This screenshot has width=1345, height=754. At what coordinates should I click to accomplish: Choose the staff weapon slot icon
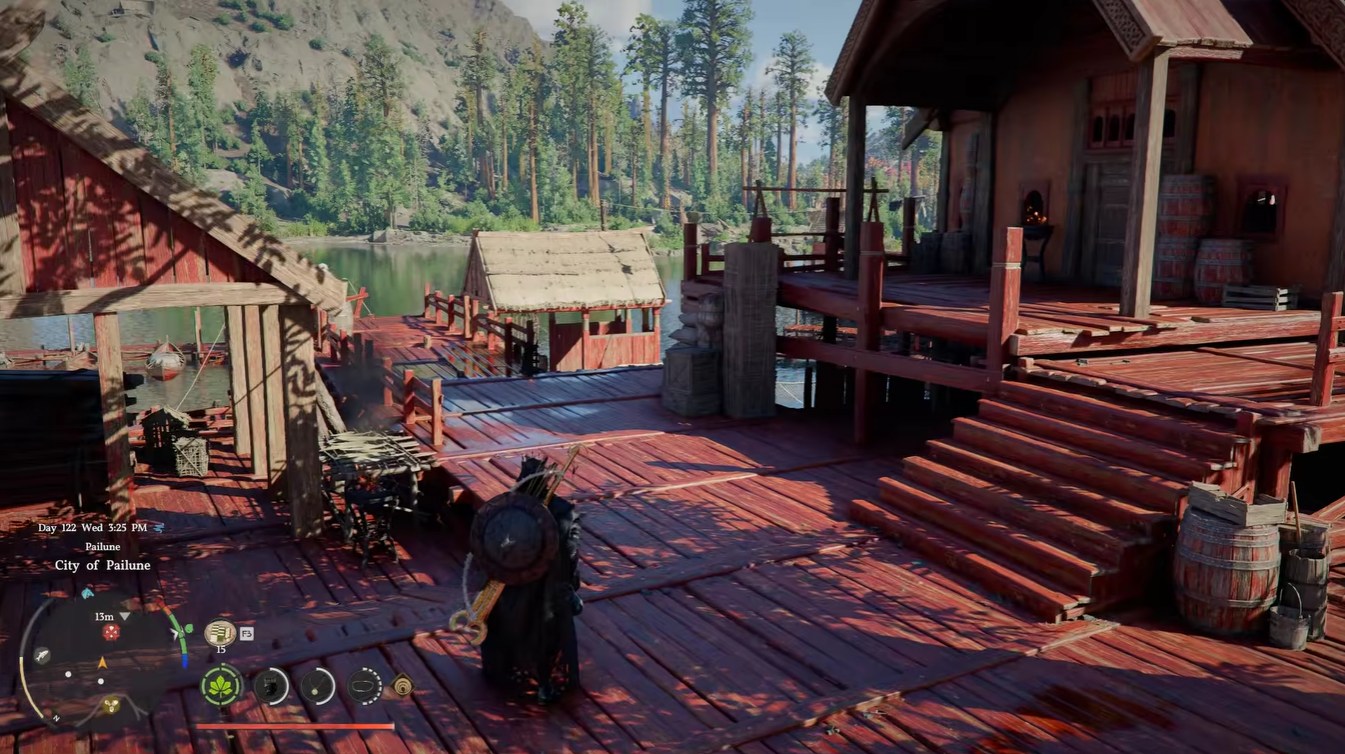[317, 686]
